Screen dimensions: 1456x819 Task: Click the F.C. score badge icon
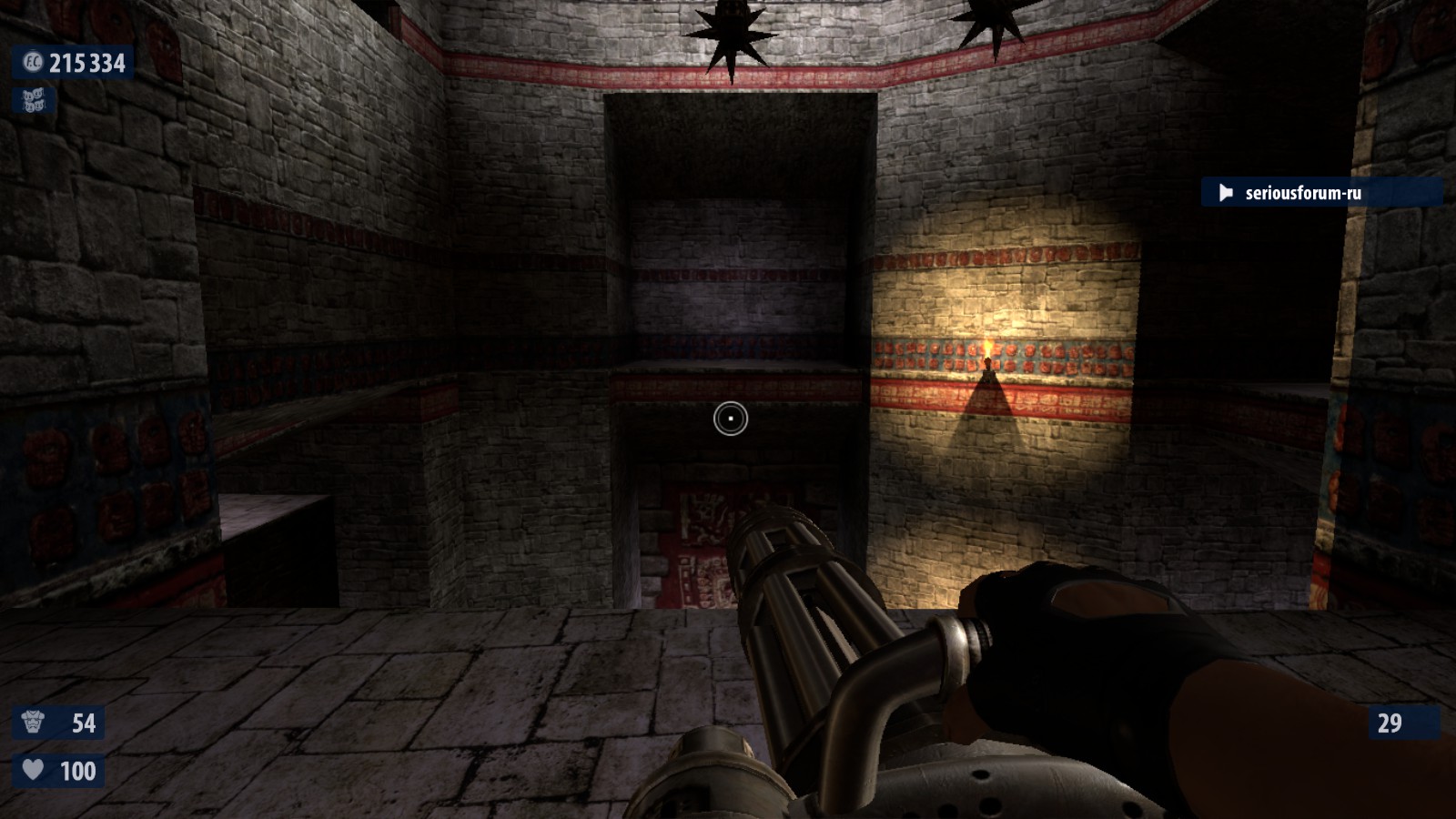(33, 63)
